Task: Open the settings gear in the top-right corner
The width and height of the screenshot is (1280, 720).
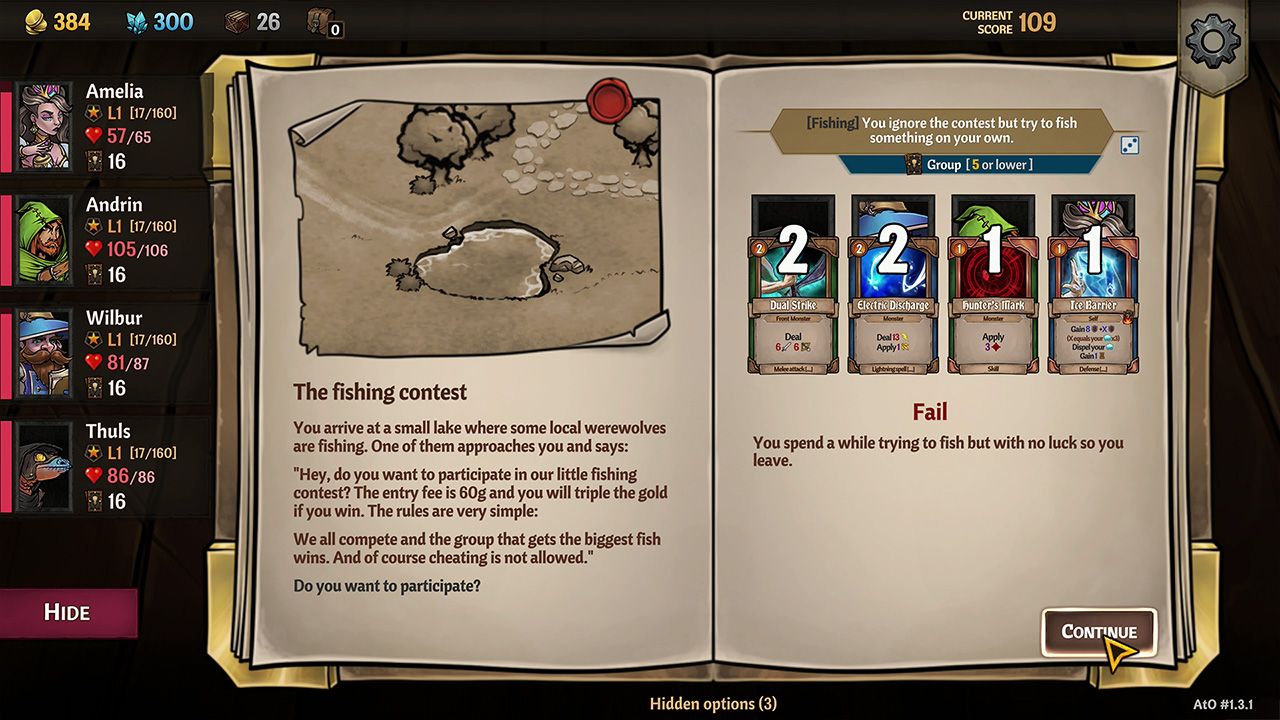Action: 1213,41
